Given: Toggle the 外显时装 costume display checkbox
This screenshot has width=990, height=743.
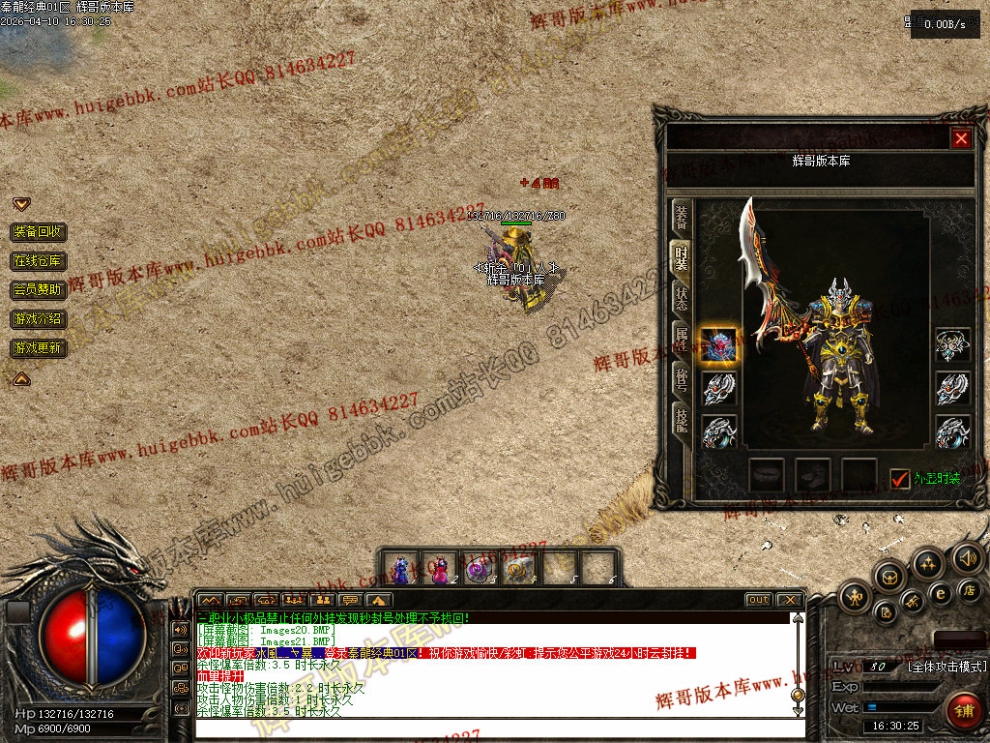Looking at the screenshot, I should 900,479.
